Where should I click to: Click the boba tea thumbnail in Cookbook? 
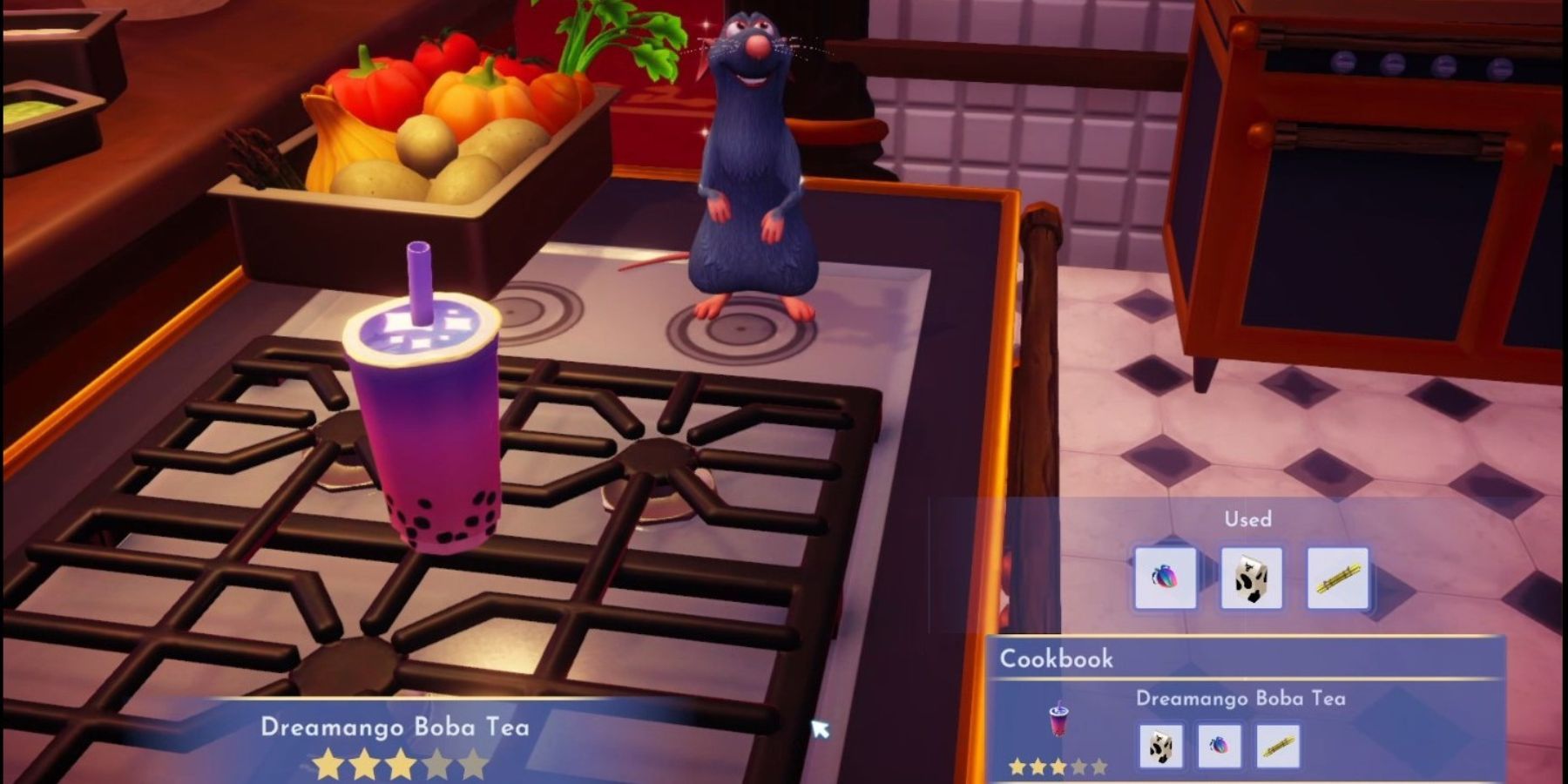point(1058,720)
